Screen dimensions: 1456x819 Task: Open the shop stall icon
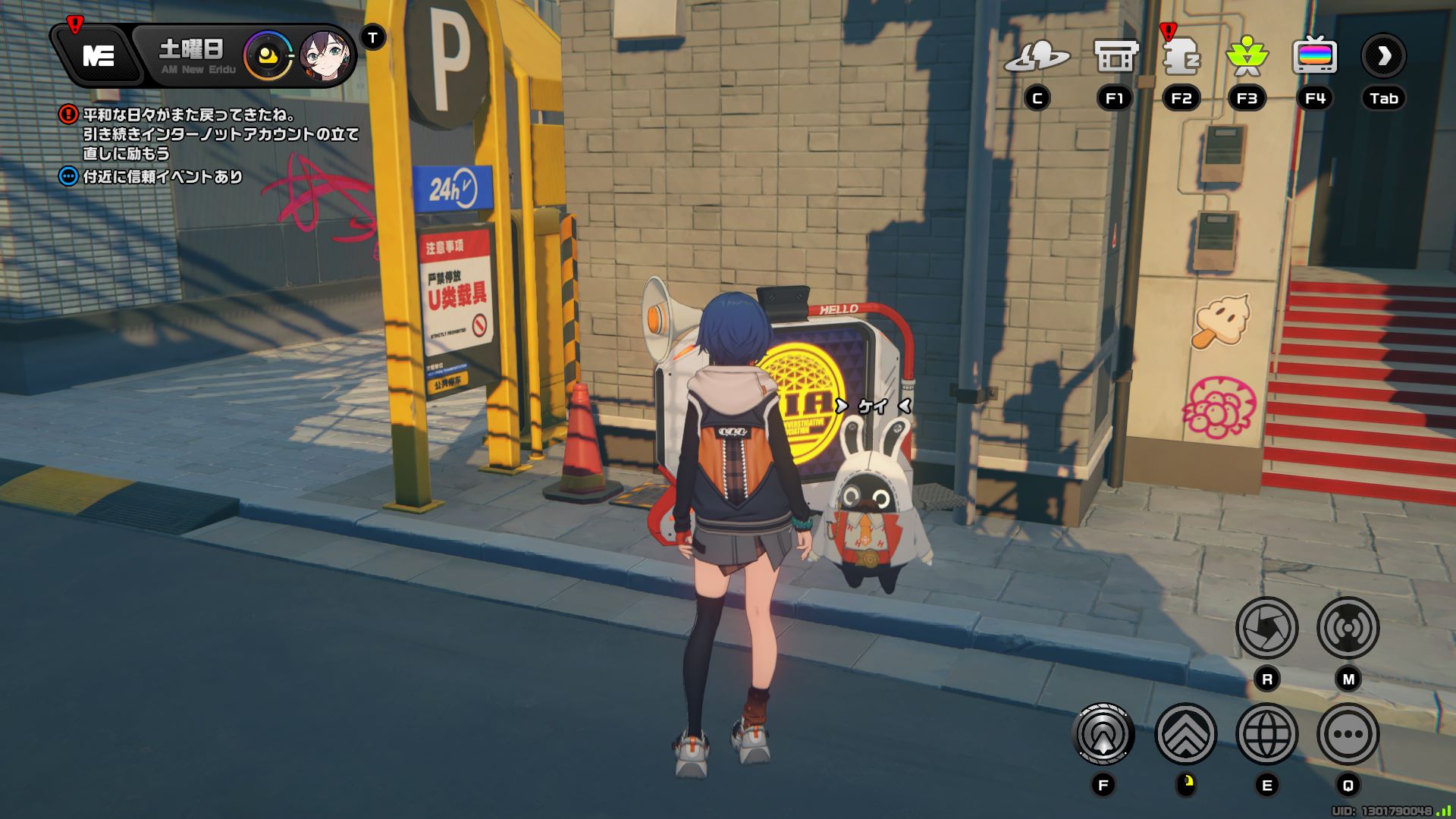[x=1115, y=56]
